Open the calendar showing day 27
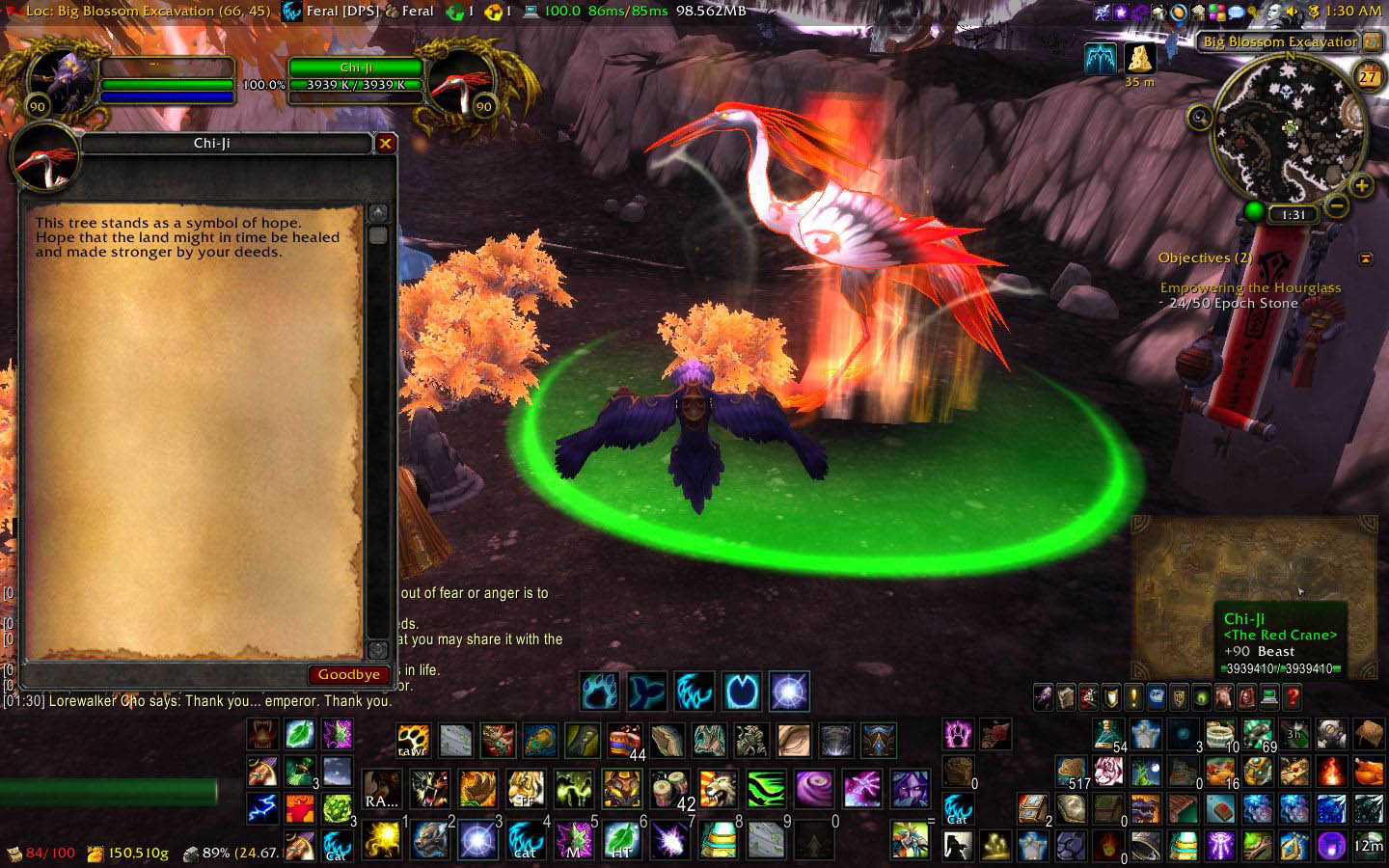This screenshot has height=868, width=1389. 1368,76
